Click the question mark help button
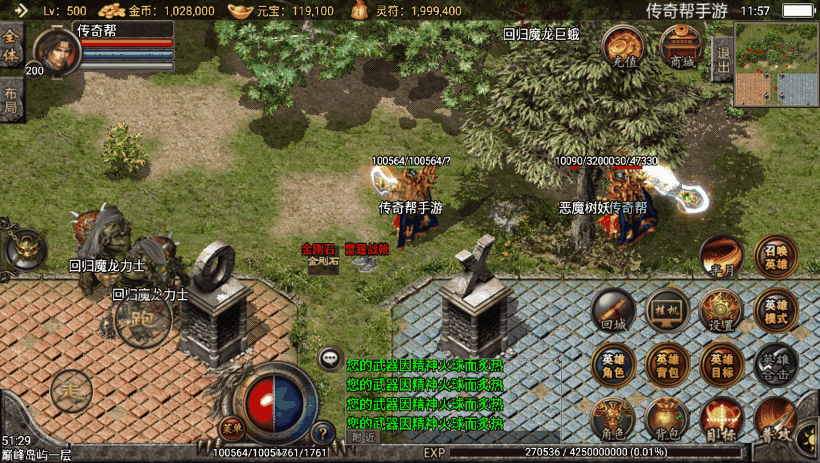The image size is (820, 463). 322,434
